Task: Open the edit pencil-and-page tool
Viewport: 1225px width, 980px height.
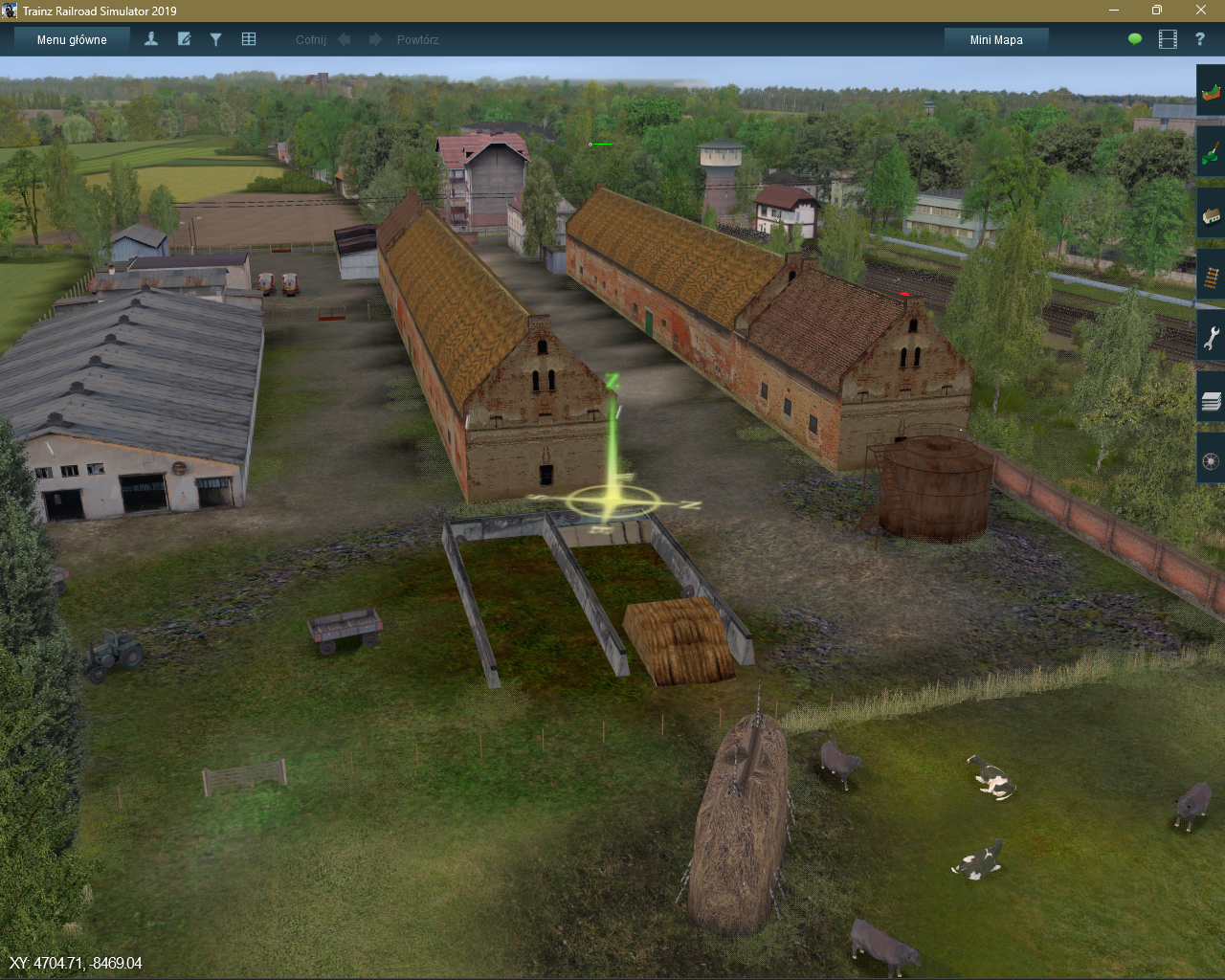Action: click(184, 39)
